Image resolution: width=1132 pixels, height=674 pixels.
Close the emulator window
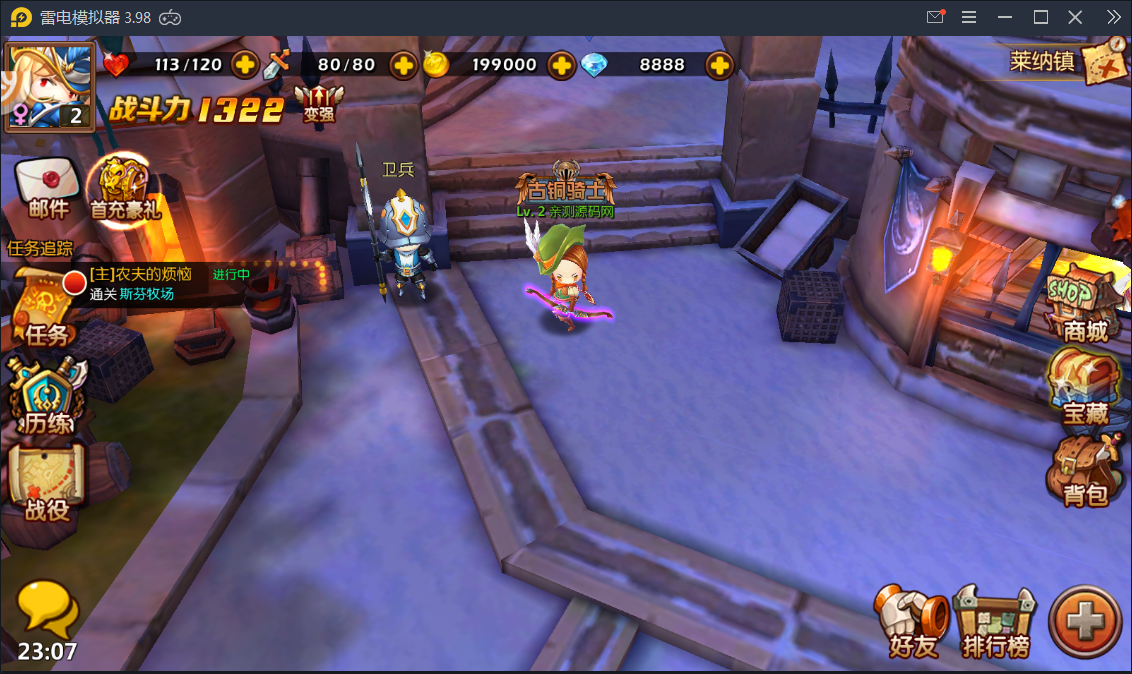tap(1075, 17)
